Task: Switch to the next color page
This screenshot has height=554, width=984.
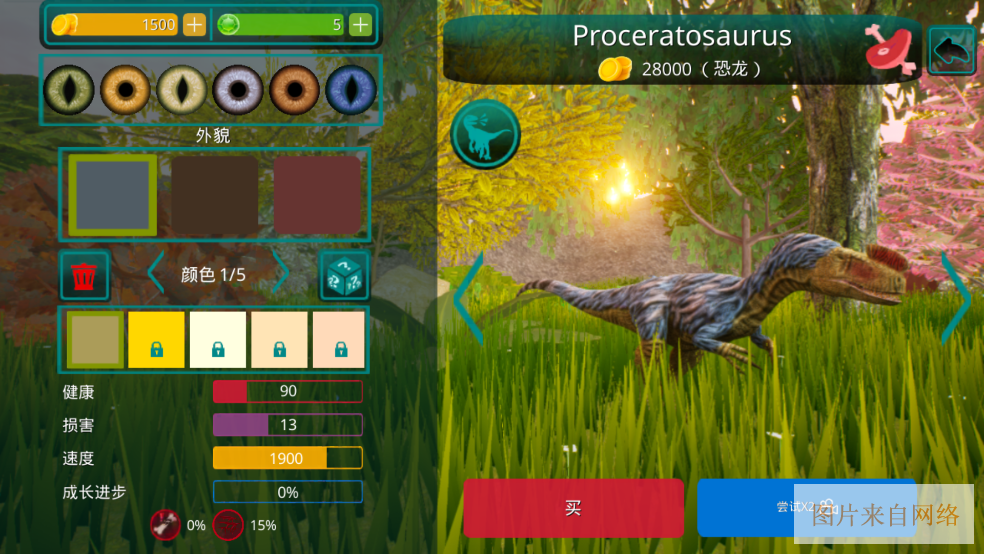Action: point(281,274)
